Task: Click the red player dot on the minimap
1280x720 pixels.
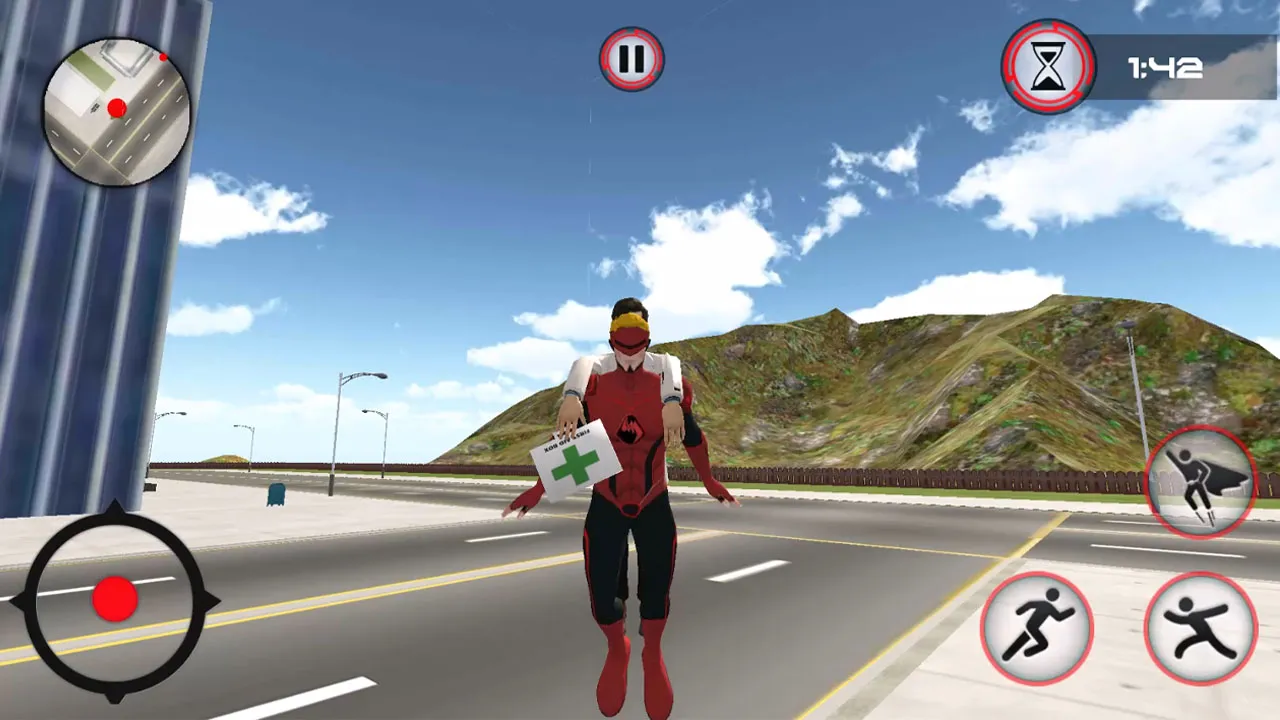Action: (x=117, y=108)
